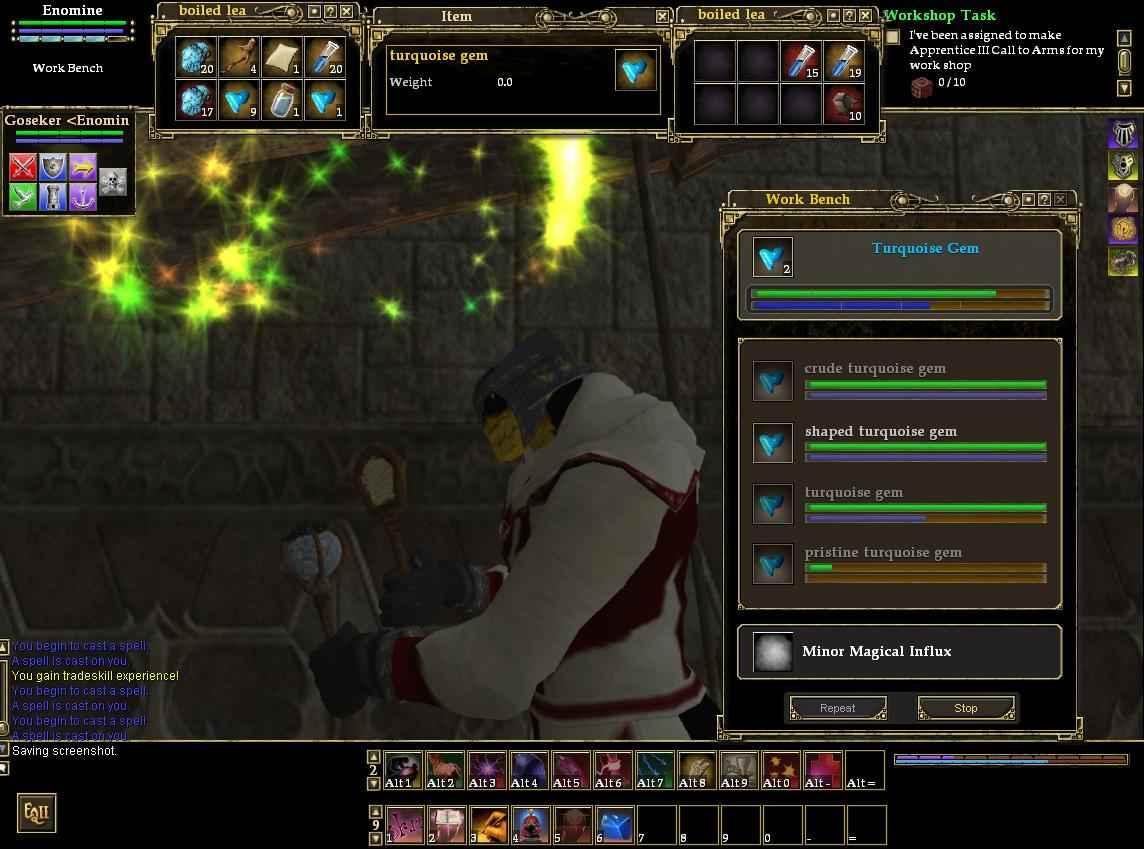Stop the current crafting process
The image size is (1144, 849).
click(965, 708)
